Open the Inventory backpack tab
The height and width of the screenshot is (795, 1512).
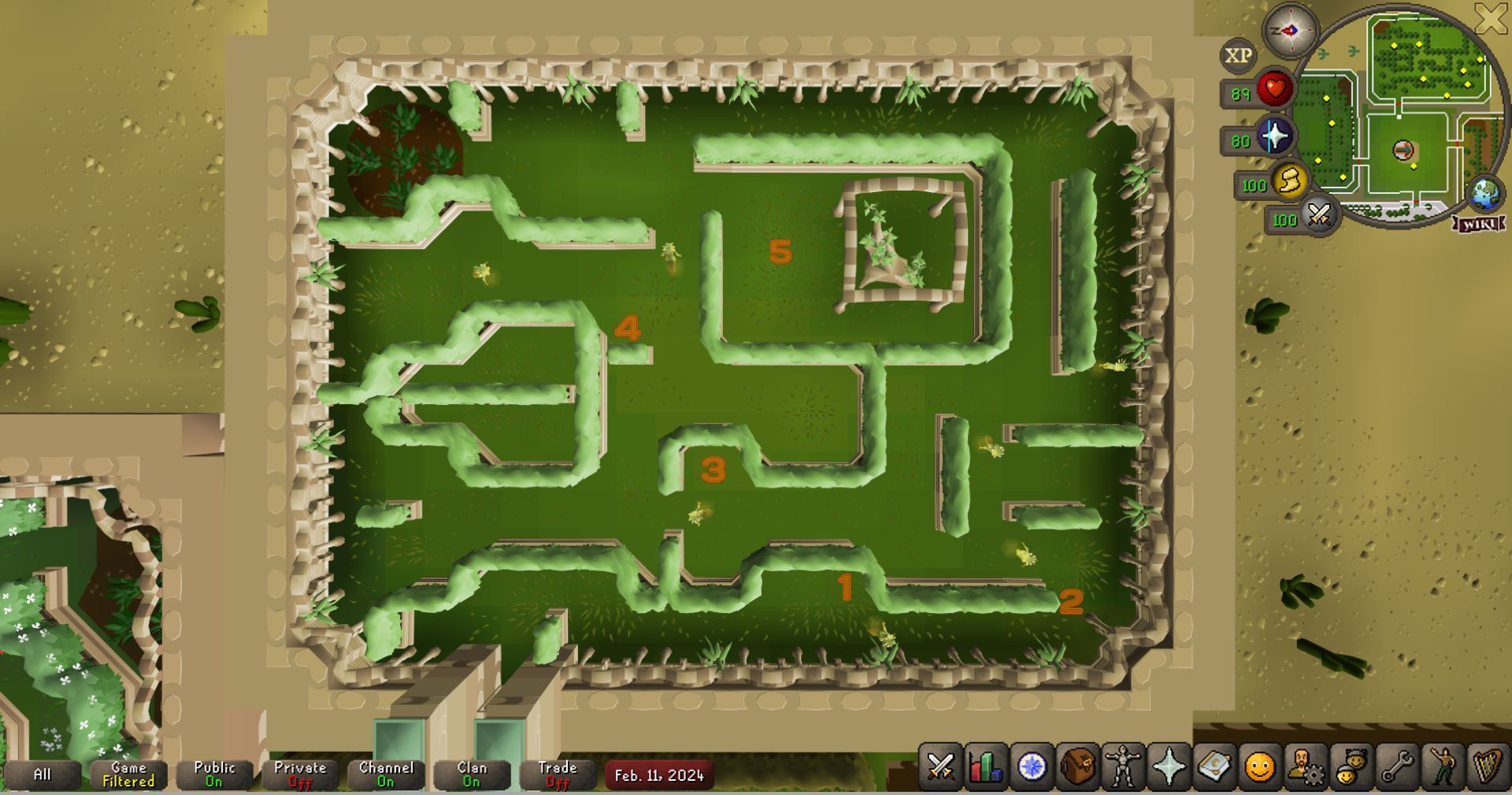pos(1077,765)
